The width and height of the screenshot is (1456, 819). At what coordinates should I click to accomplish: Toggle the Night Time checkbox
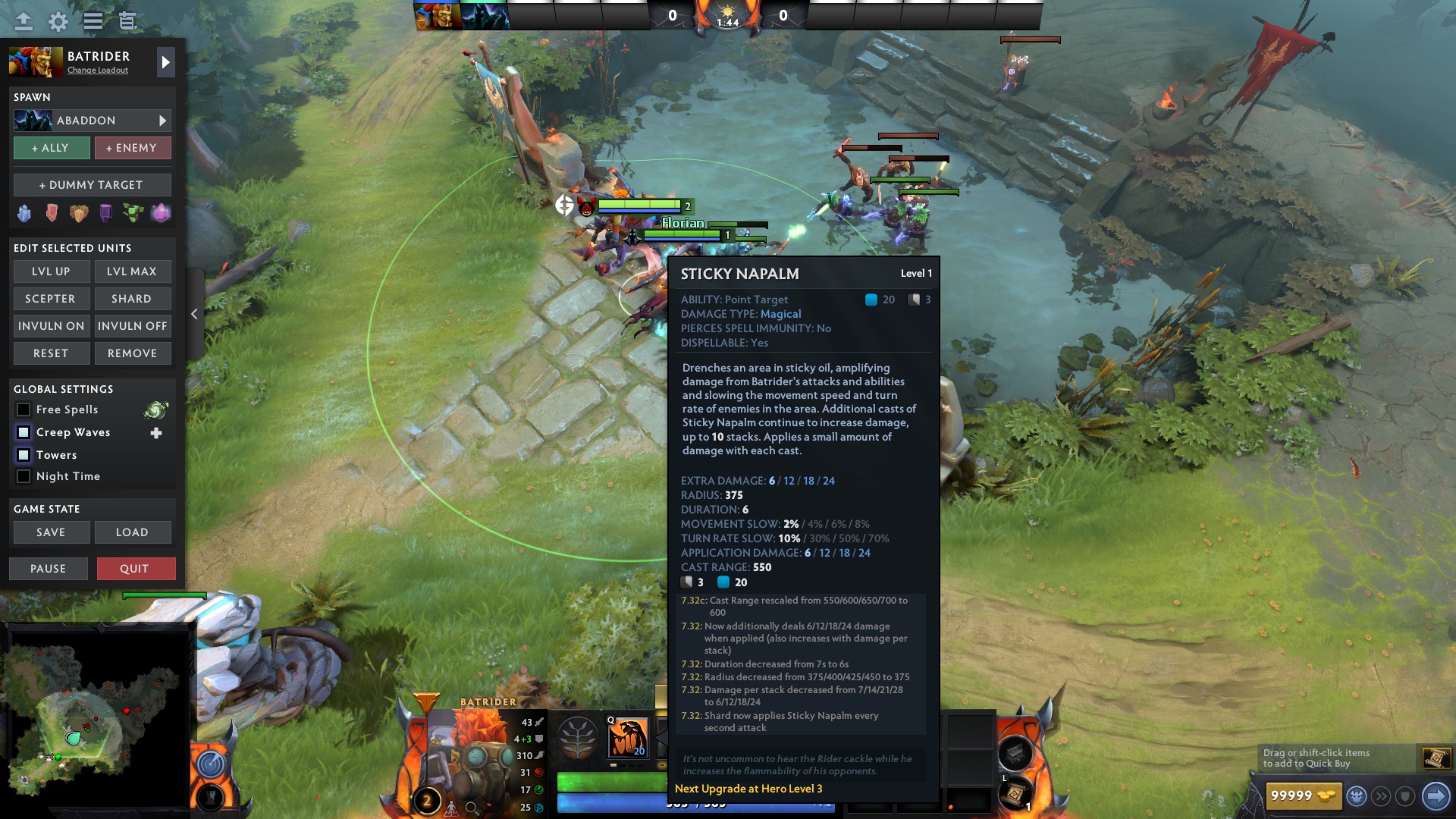(24, 476)
